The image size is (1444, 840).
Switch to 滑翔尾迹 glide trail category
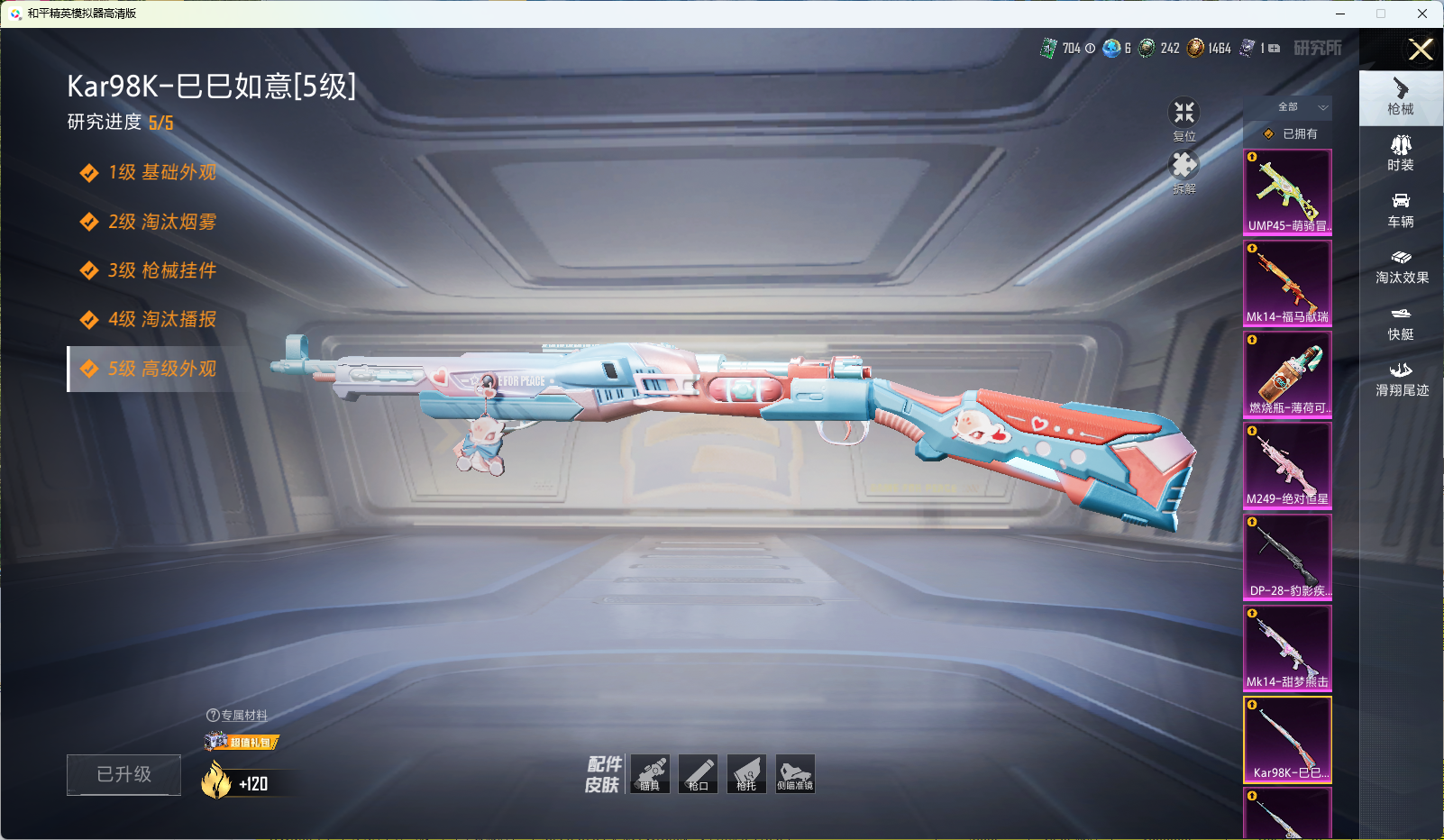[x=1402, y=379]
